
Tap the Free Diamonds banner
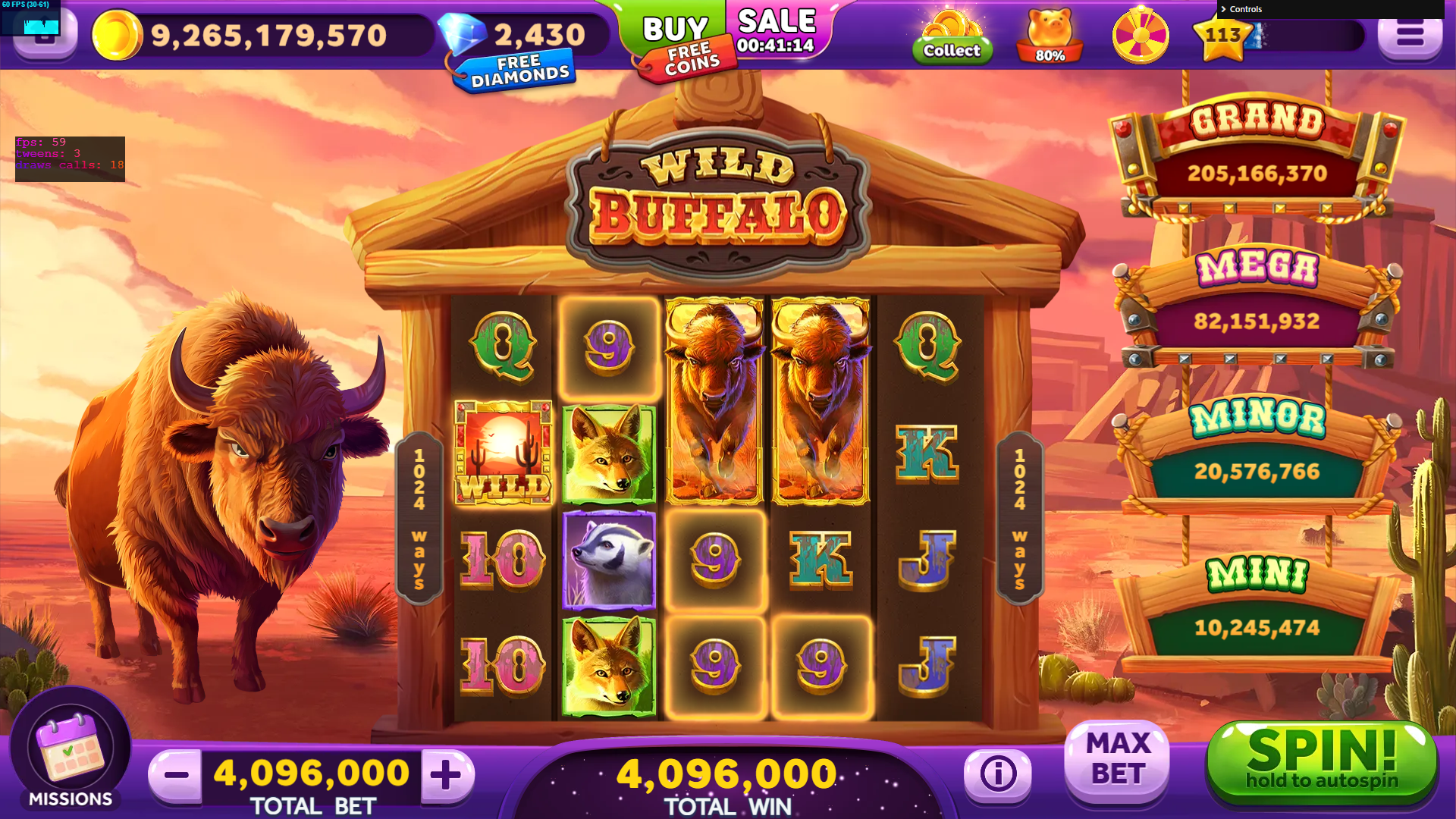[519, 71]
